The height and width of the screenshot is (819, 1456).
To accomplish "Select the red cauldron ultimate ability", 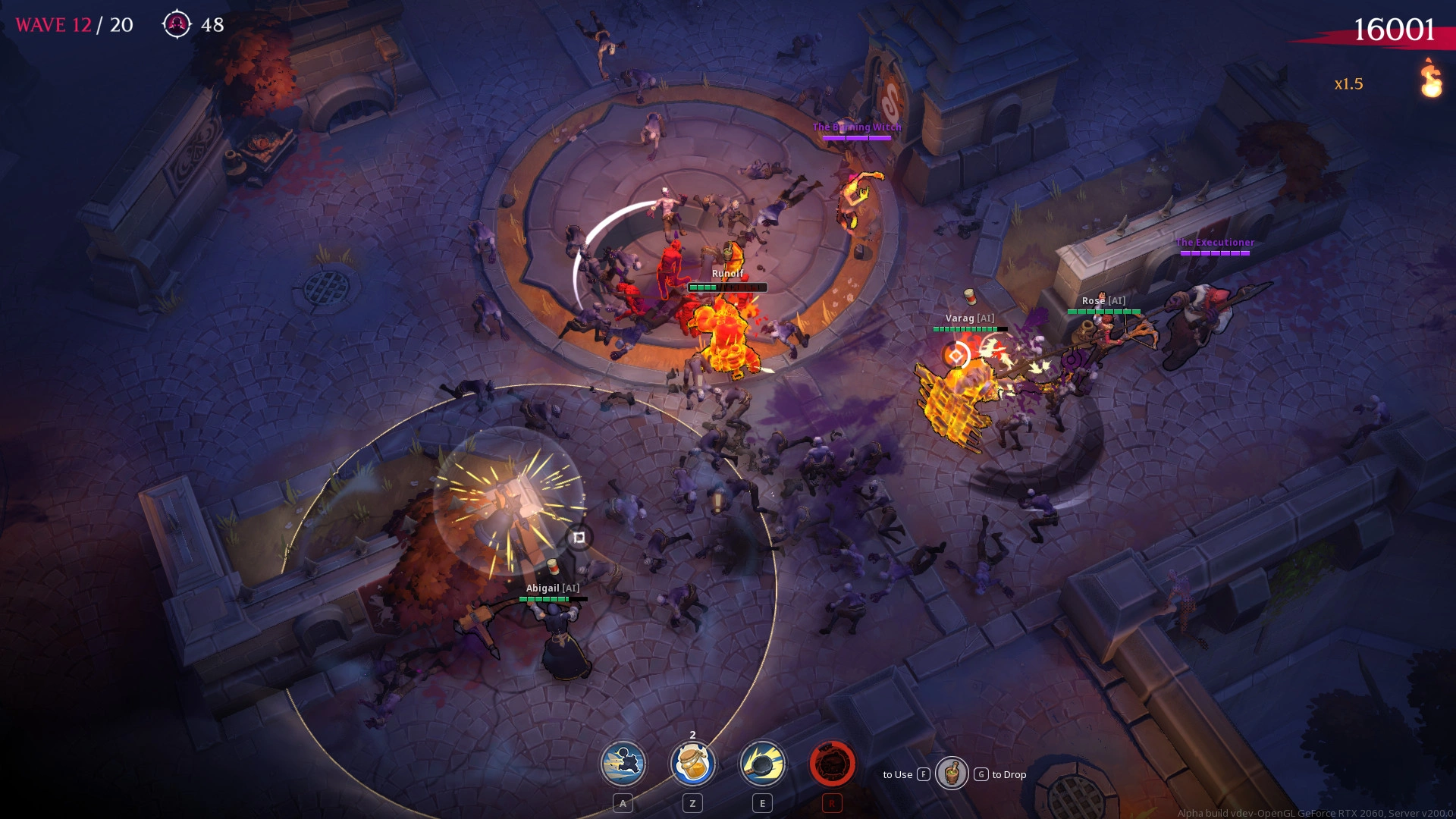I will point(832,764).
